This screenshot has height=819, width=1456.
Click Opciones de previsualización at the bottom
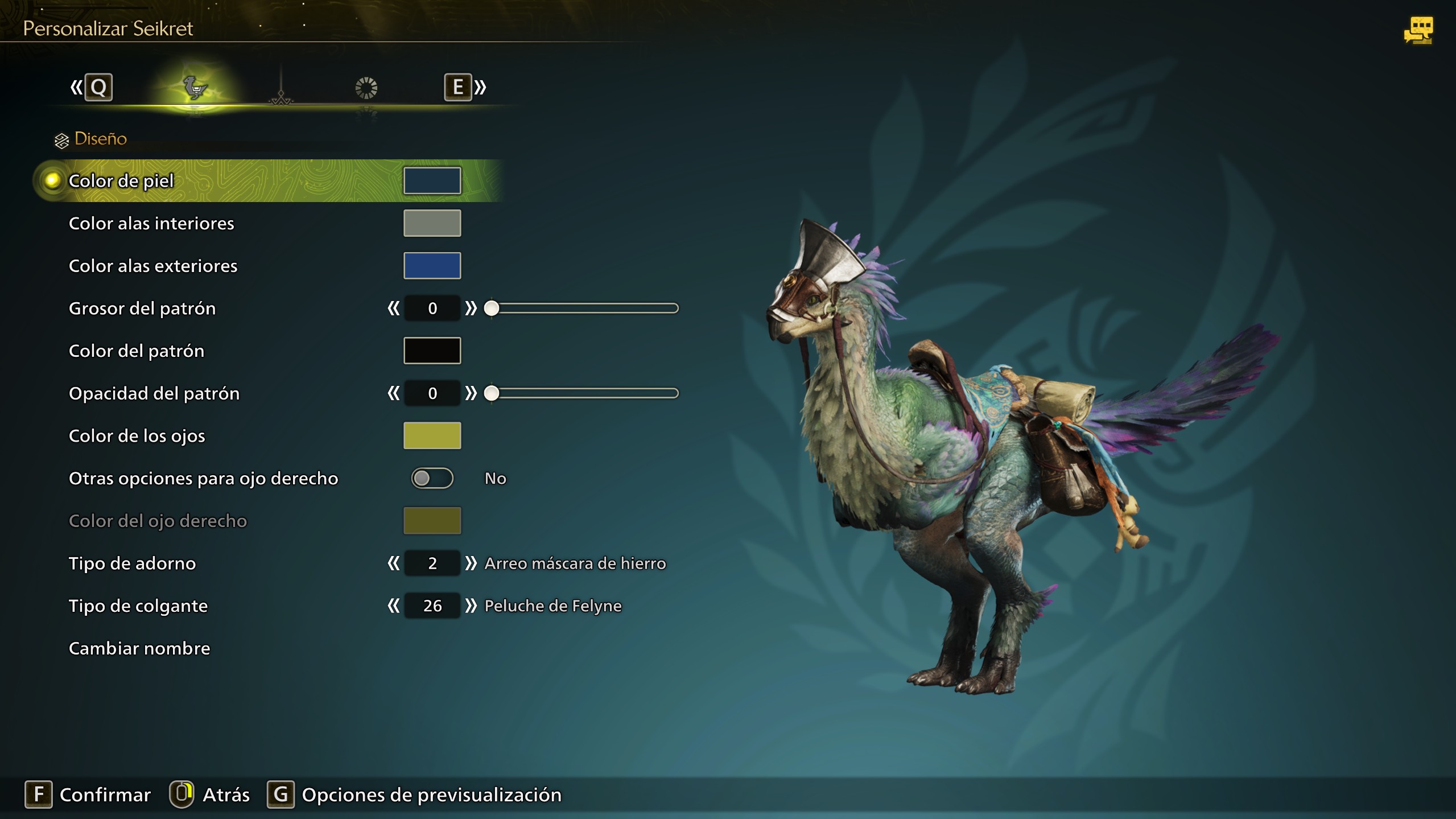coord(431,795)
